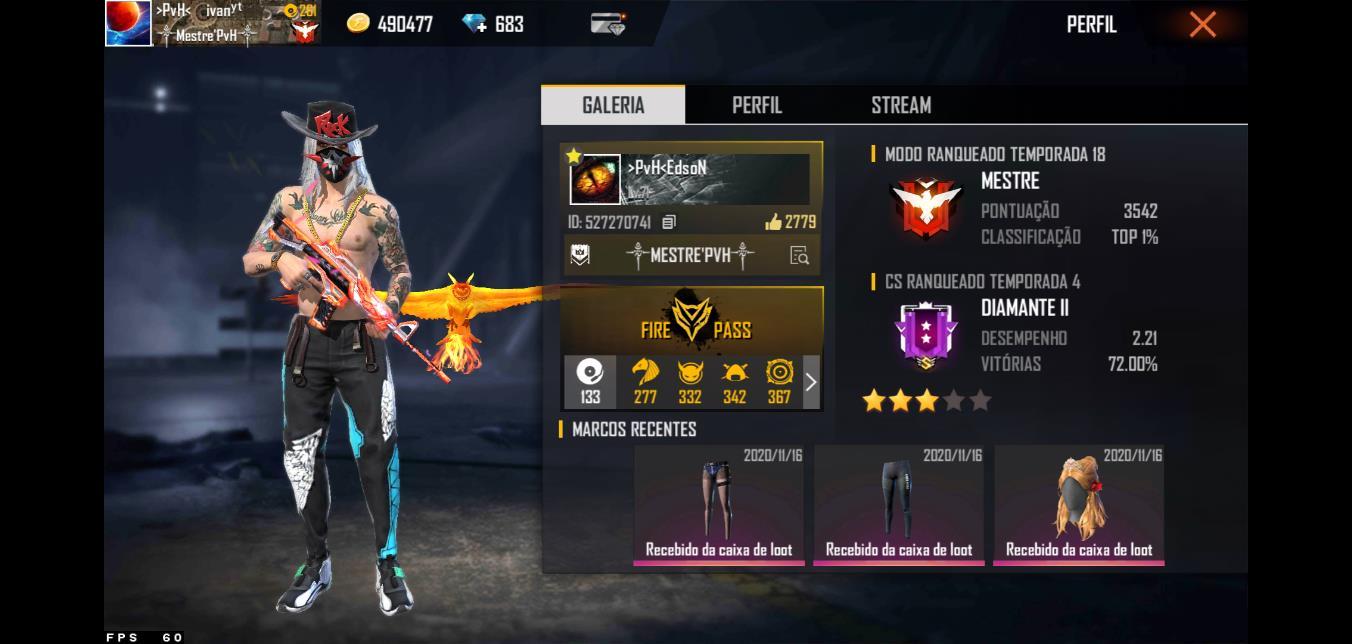Screen dimensions: 1352x644
Task: View the black pants loot box milestone
Action: [x=898, y=505]
